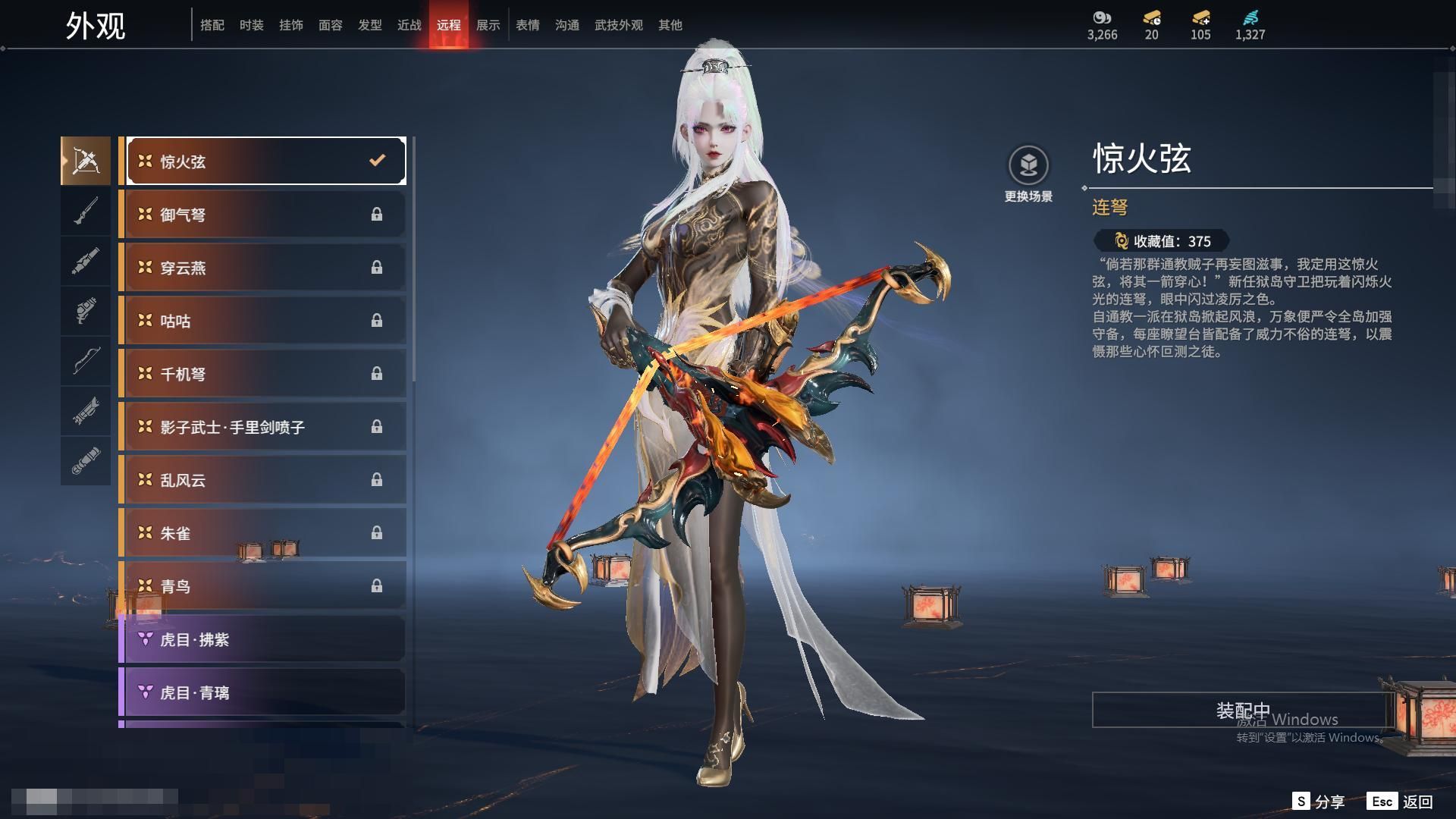The image size is (1456, 819).
Task: Go to the 近战 tab
Action: coord(409,25)
